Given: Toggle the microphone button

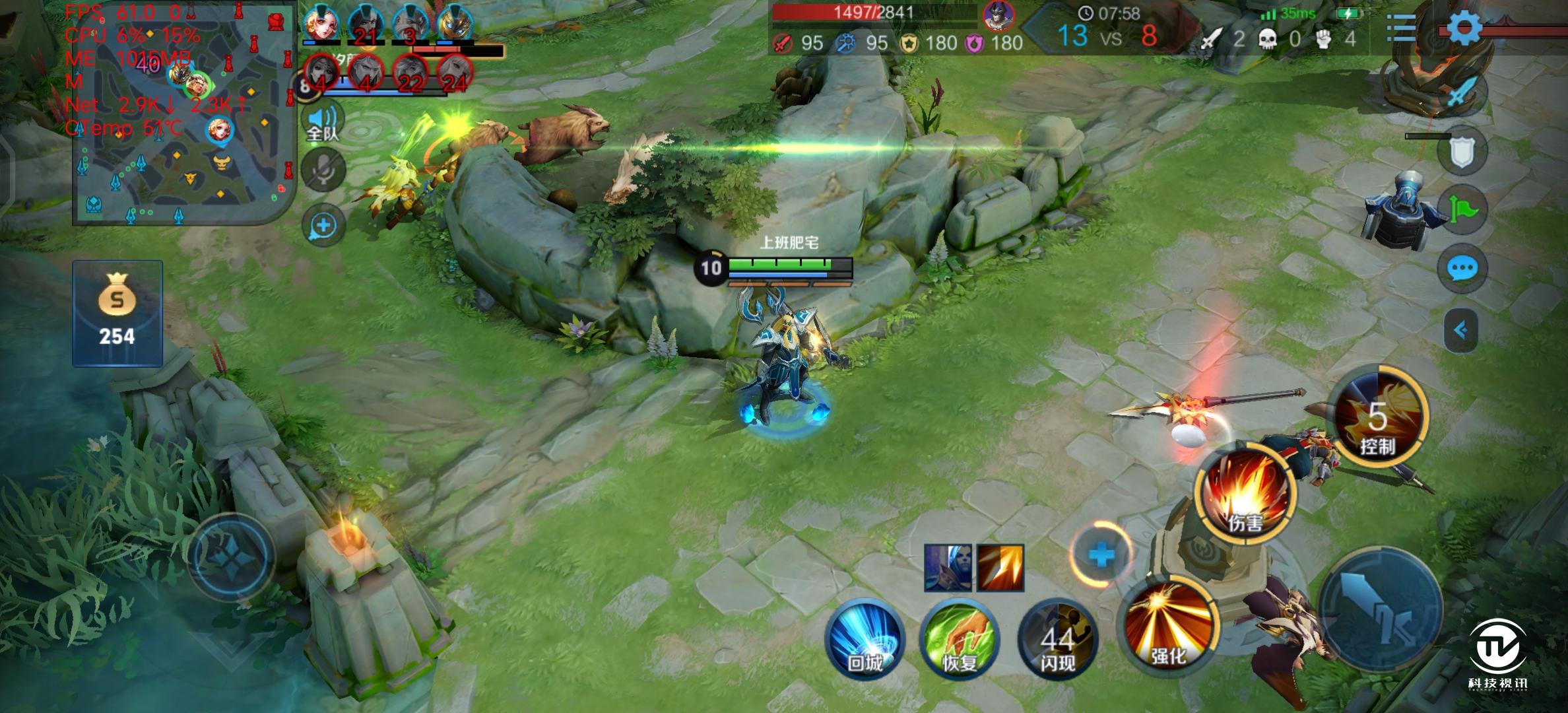Looking at the screenshot, I should [323, 170].
